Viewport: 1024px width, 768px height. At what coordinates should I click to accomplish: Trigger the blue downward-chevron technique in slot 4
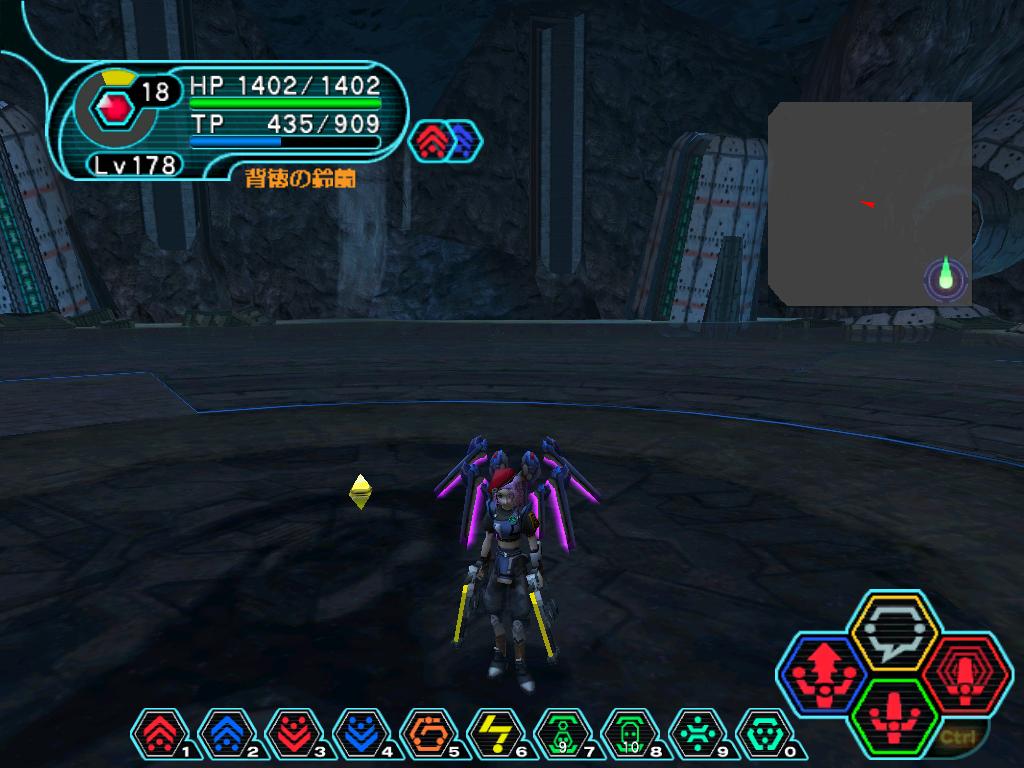(x=358, y=735)
